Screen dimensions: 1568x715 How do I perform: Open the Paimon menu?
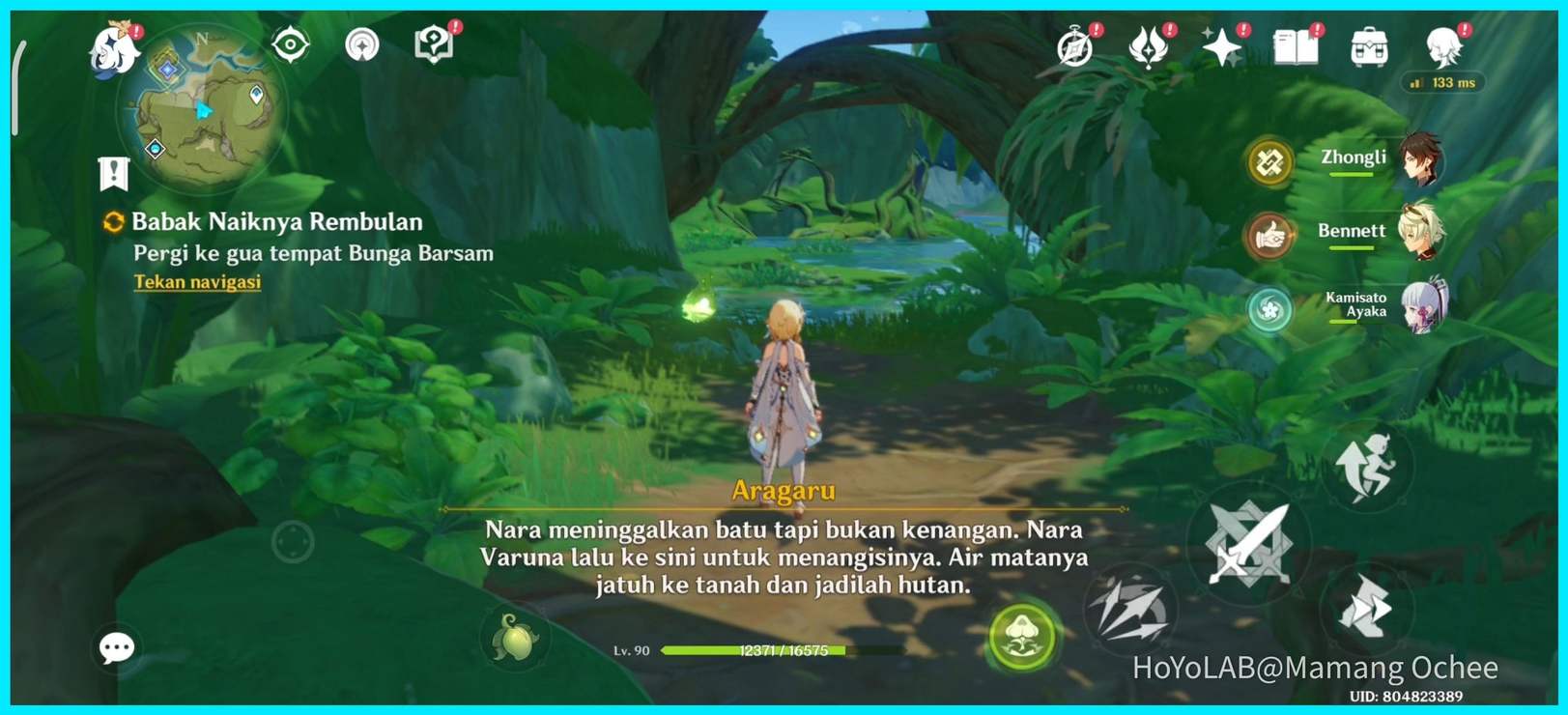pos(109,50)
